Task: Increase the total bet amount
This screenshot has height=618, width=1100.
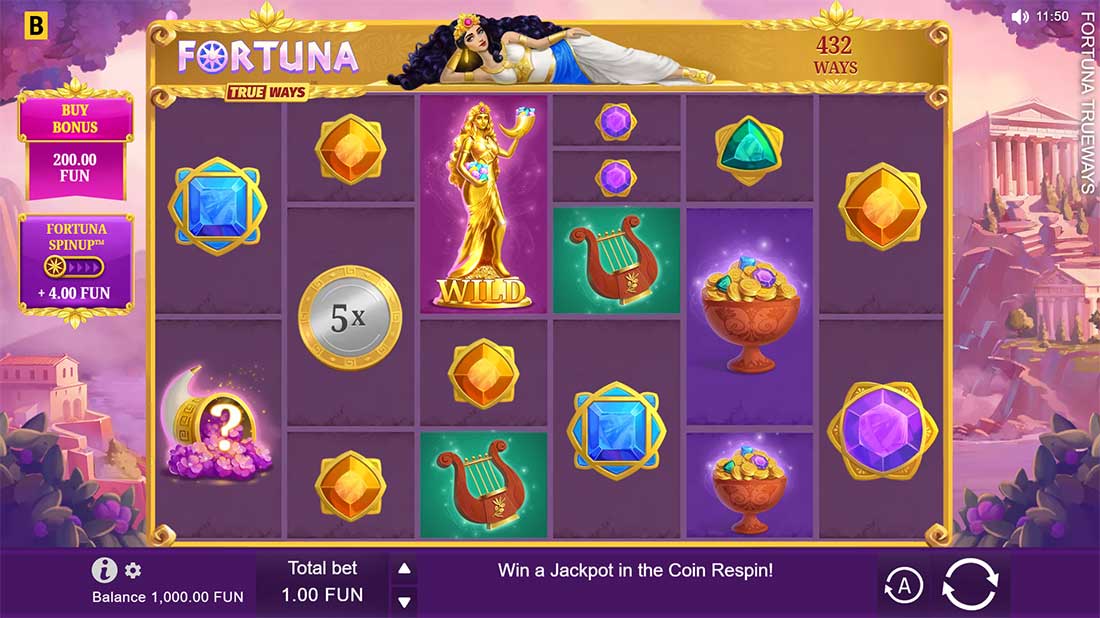Action: 404,569
